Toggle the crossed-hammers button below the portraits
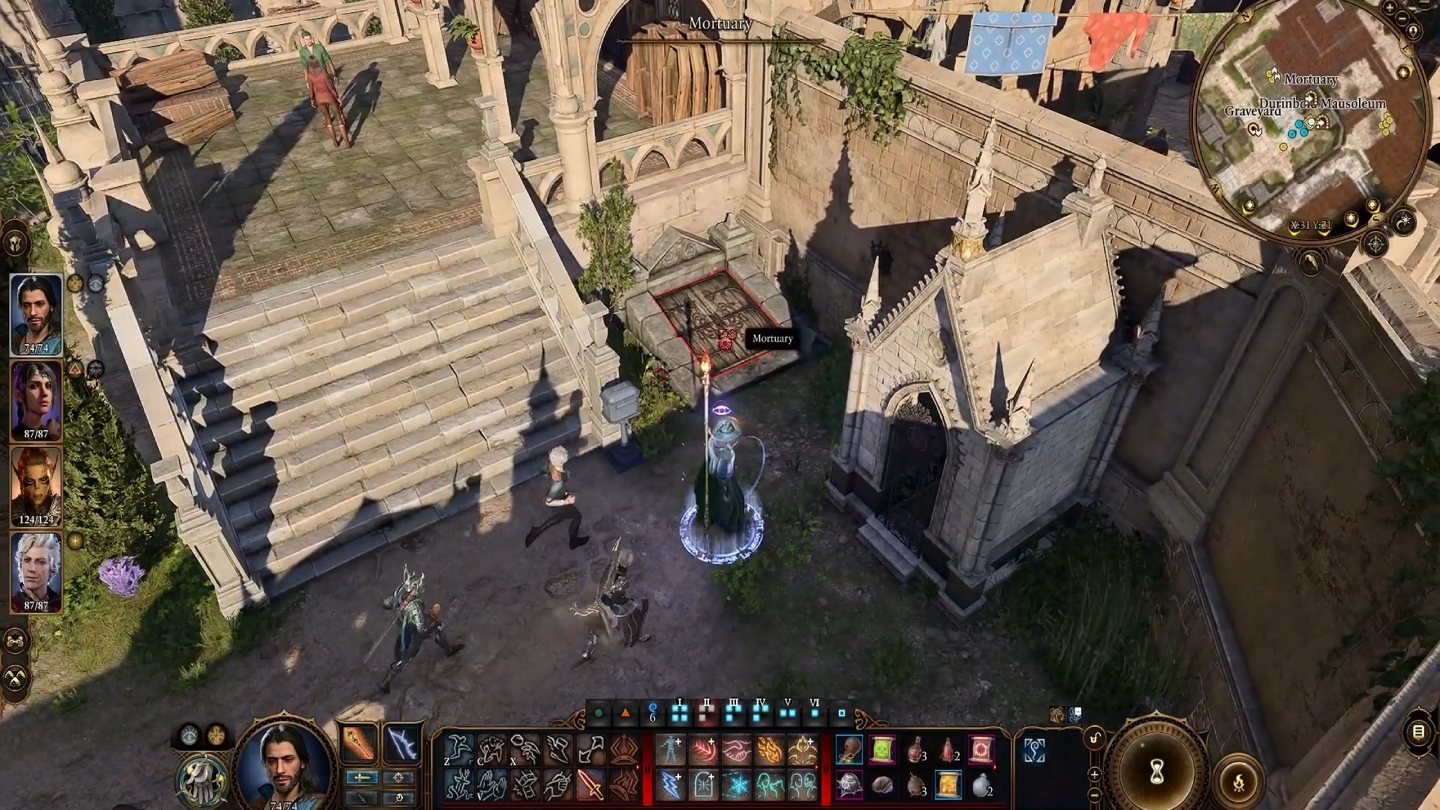This screenshot has height=810, width=1440. click(15, 680)
